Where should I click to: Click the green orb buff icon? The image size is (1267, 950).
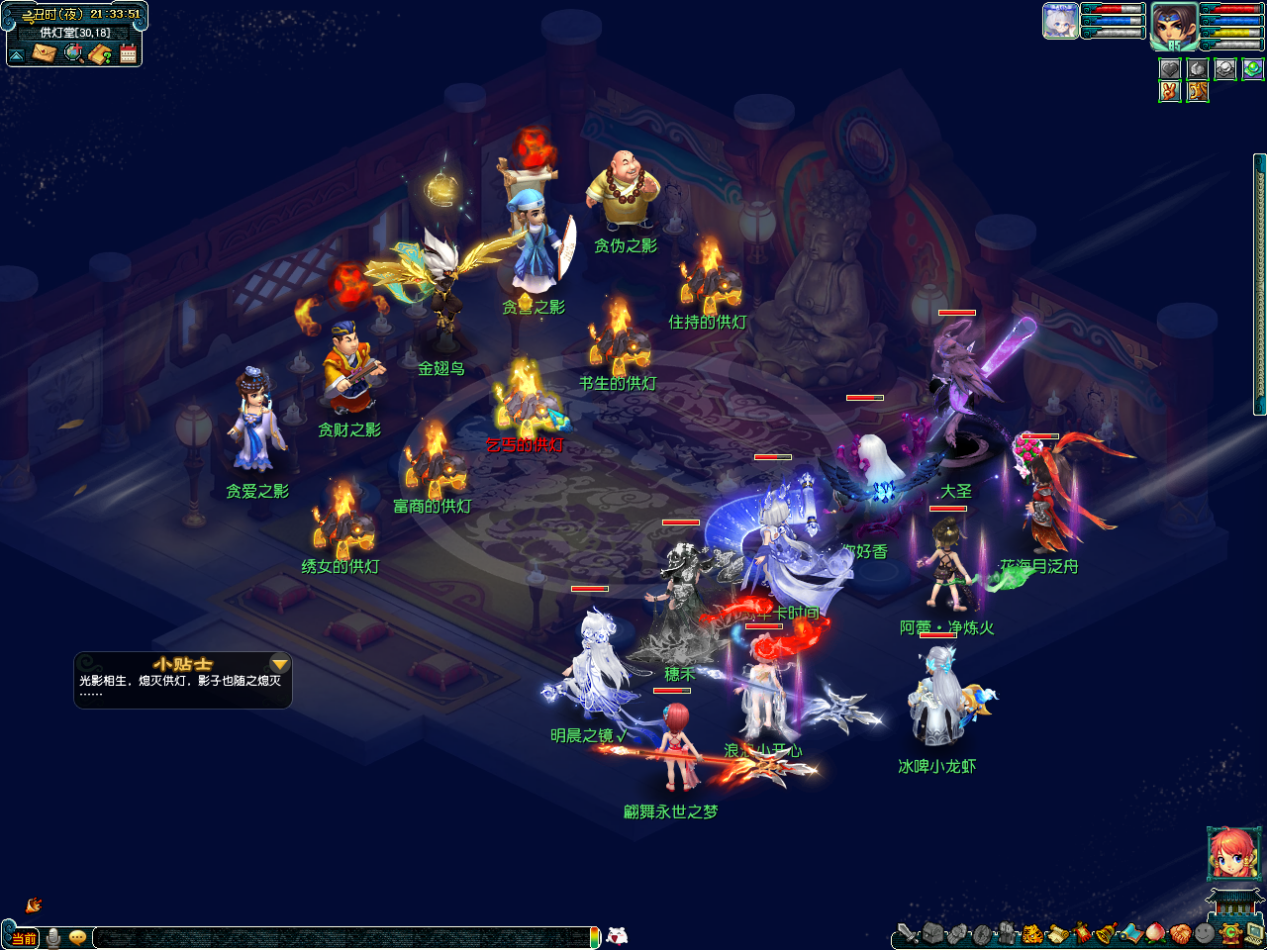(1253, 69)
